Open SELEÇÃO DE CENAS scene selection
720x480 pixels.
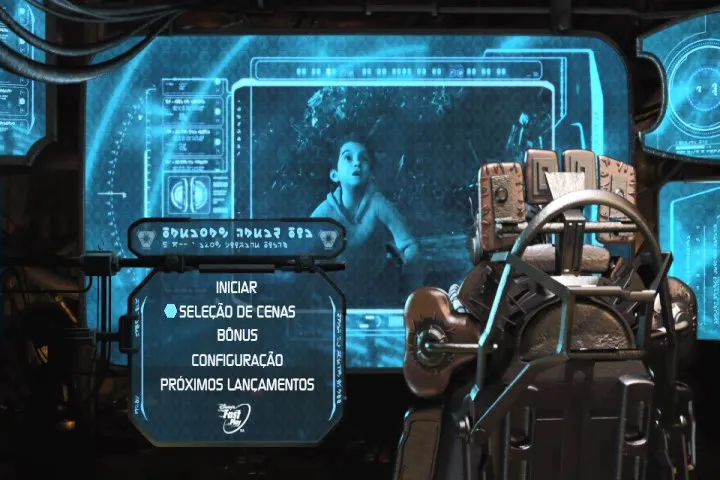click(237, 312)
